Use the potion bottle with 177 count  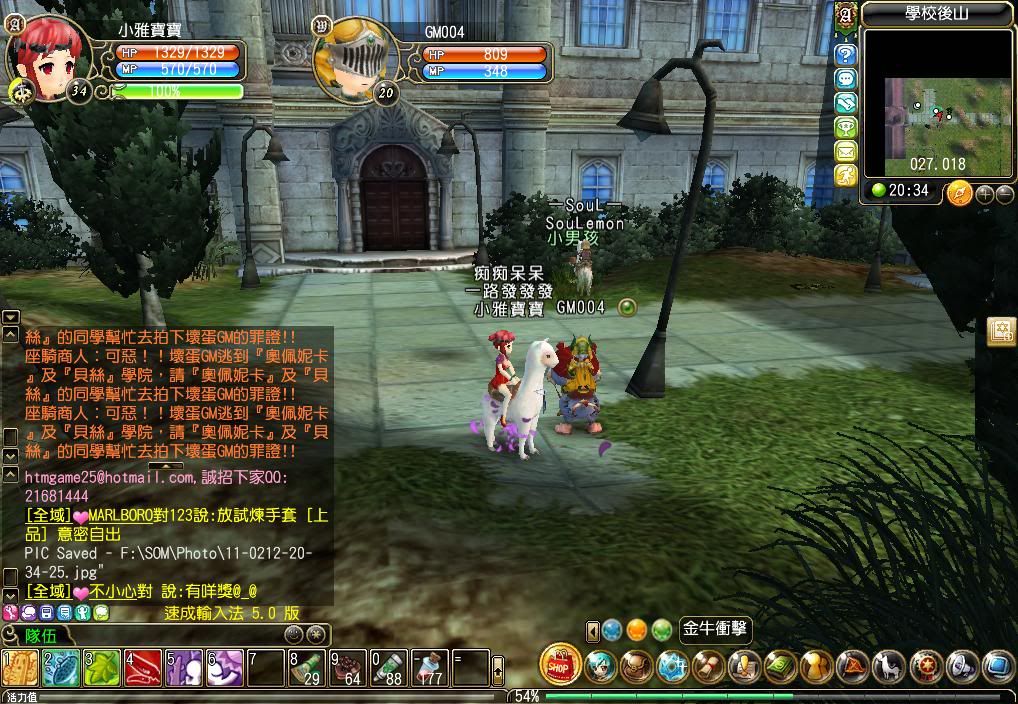pyautogui.click(x=429, y=668)
